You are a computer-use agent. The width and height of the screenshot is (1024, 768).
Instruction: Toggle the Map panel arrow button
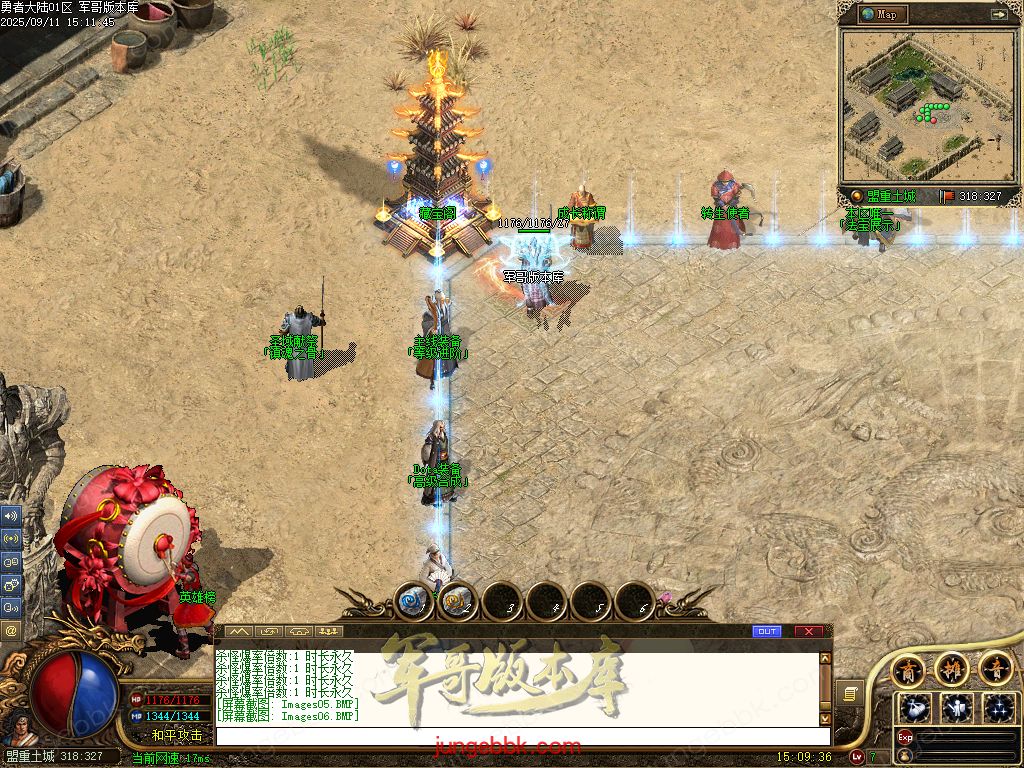998,14
